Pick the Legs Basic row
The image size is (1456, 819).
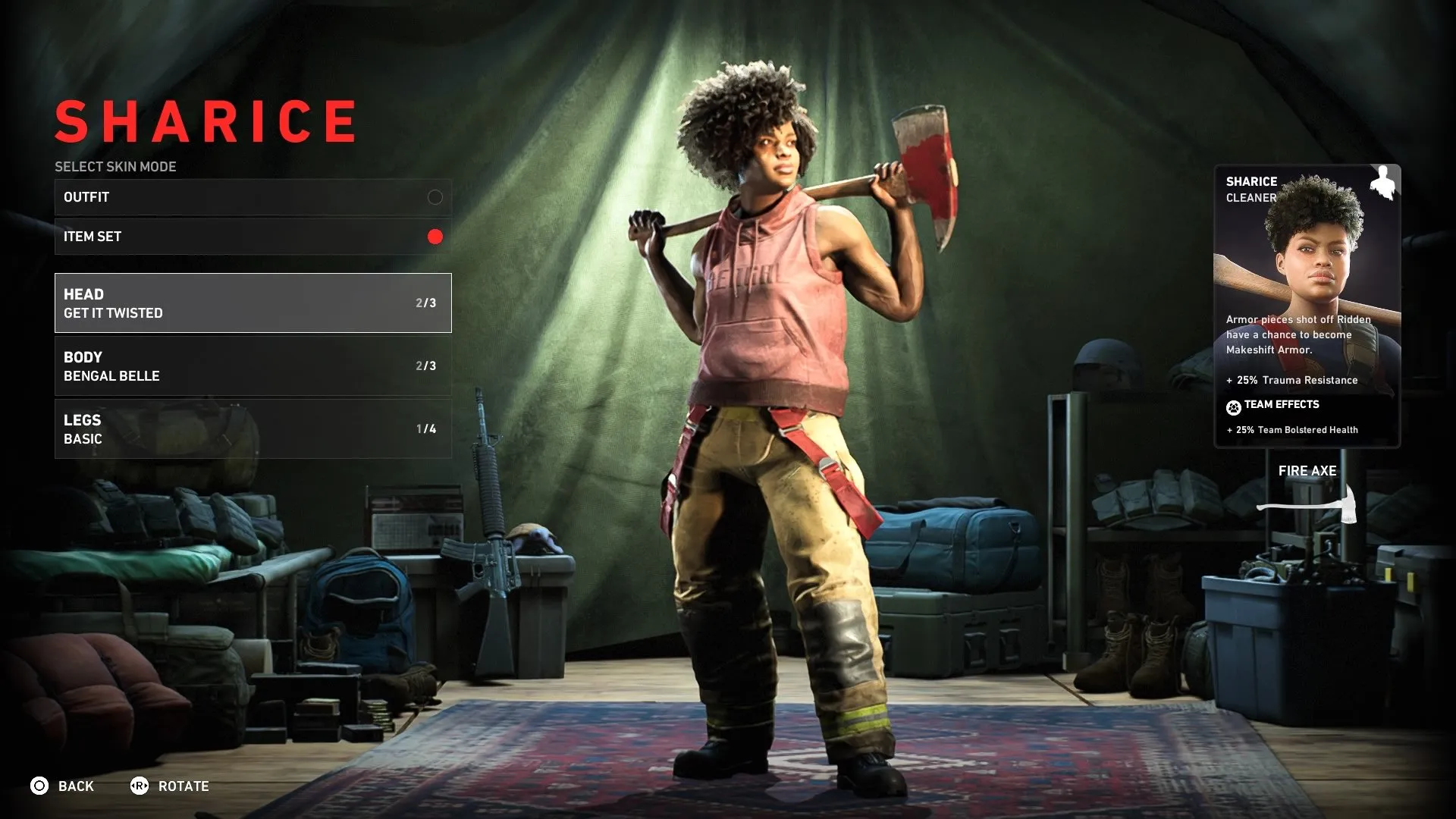(x=253, y=428)
